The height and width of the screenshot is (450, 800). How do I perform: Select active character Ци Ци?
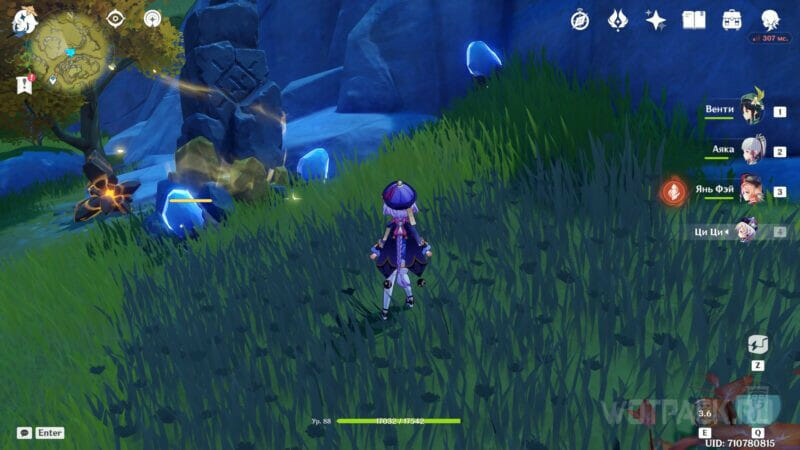point(748,232)
